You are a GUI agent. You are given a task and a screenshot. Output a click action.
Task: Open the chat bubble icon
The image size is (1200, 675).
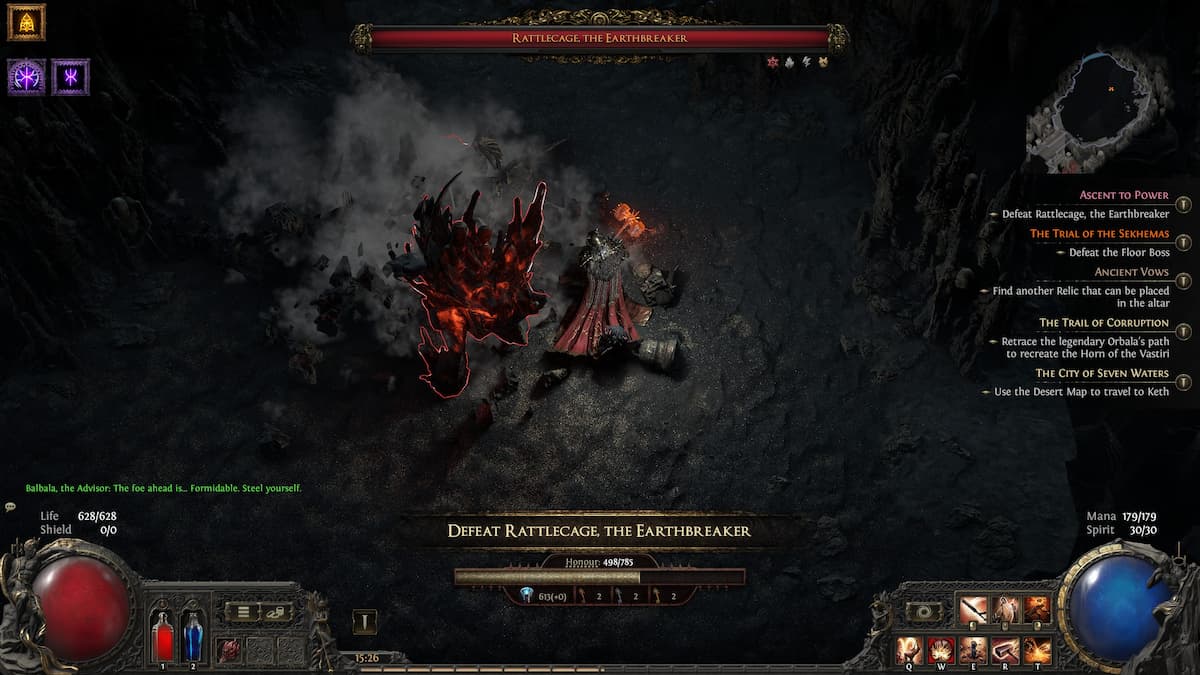click(10, 507)
